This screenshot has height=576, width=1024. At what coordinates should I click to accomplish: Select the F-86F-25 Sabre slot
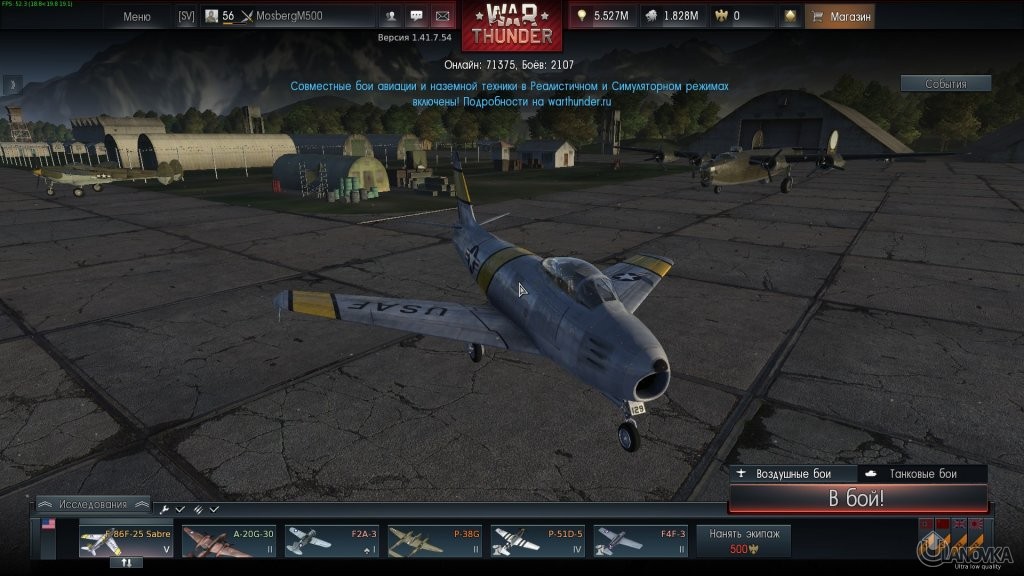click(x=127, y=541)
